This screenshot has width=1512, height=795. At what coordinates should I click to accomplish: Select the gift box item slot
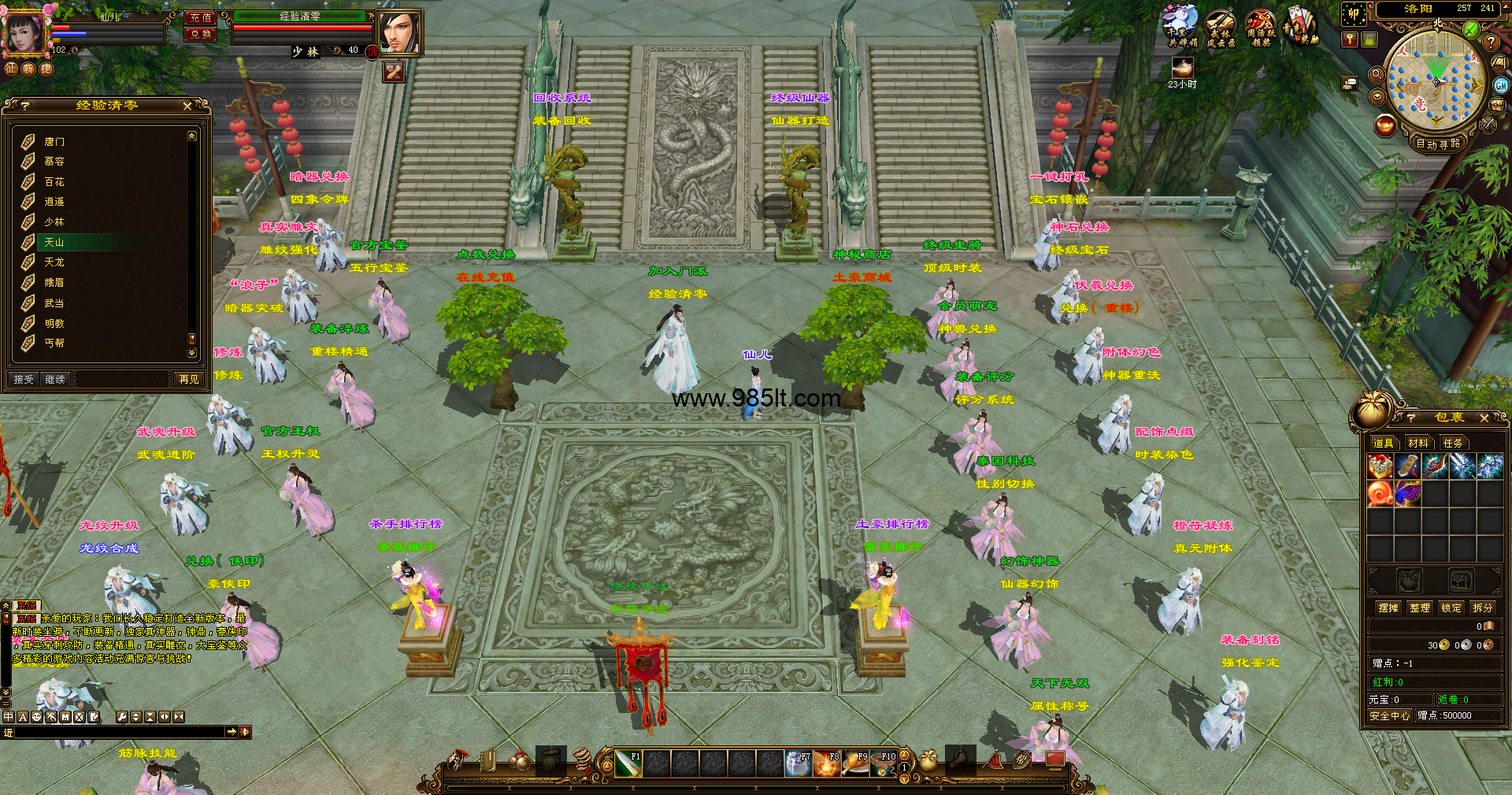coord(1380,466)
